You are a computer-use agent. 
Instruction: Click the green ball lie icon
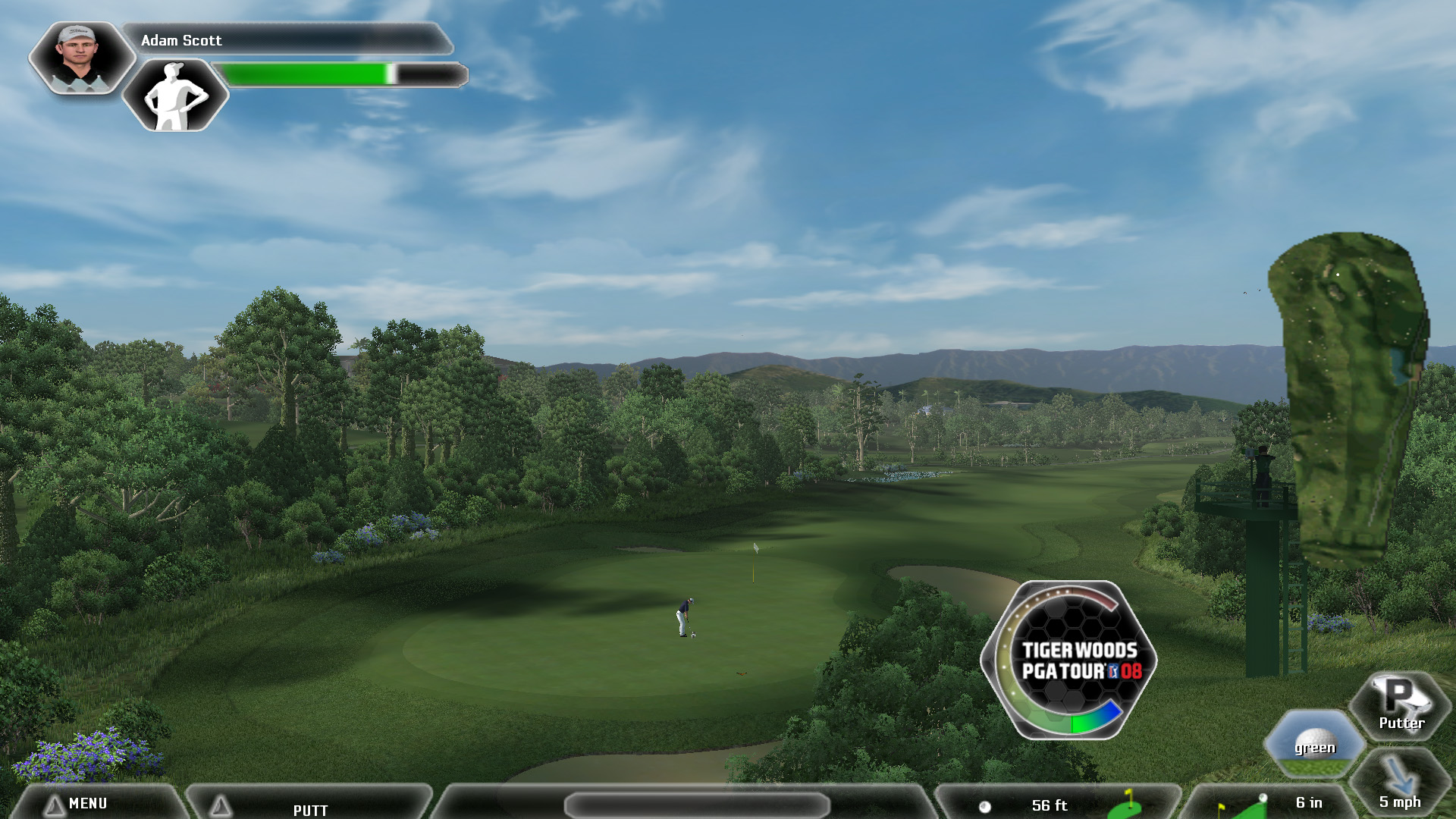[1314, 742]
